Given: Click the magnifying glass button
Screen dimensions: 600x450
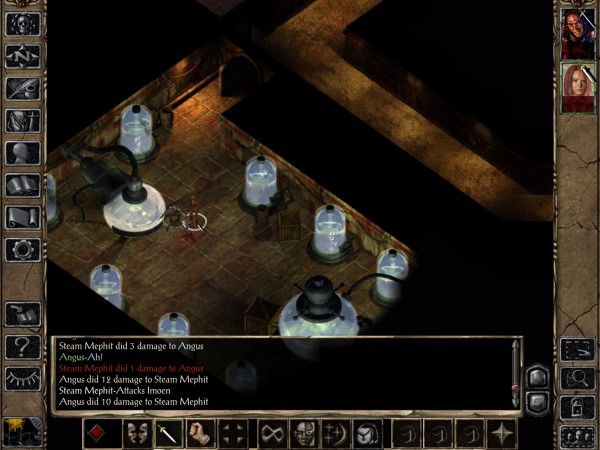Looking at the screenshot, I should (x=577, y=379).
